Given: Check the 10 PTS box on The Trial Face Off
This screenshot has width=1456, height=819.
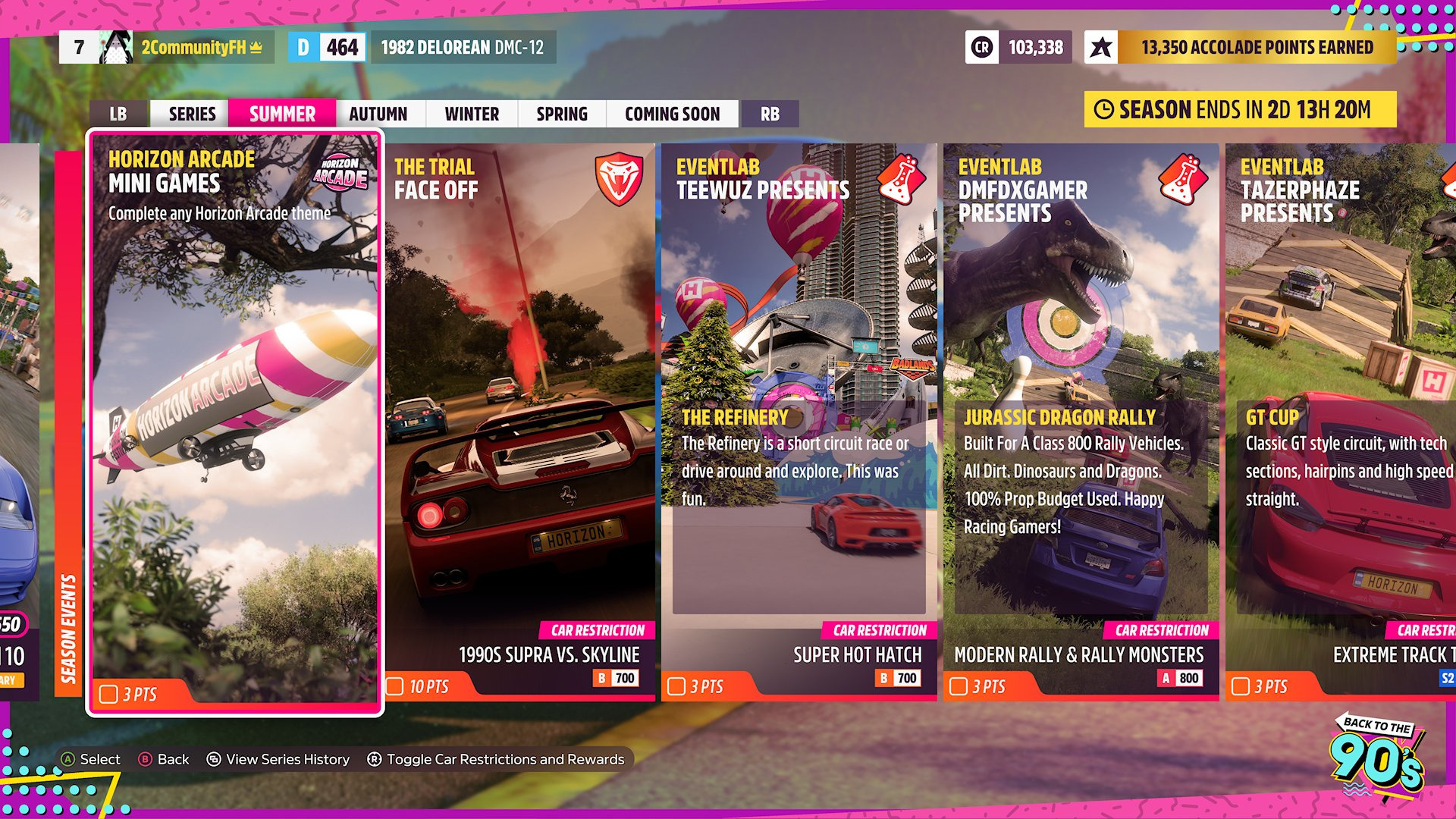Looking at the screenshot, I should pos(394,685).
